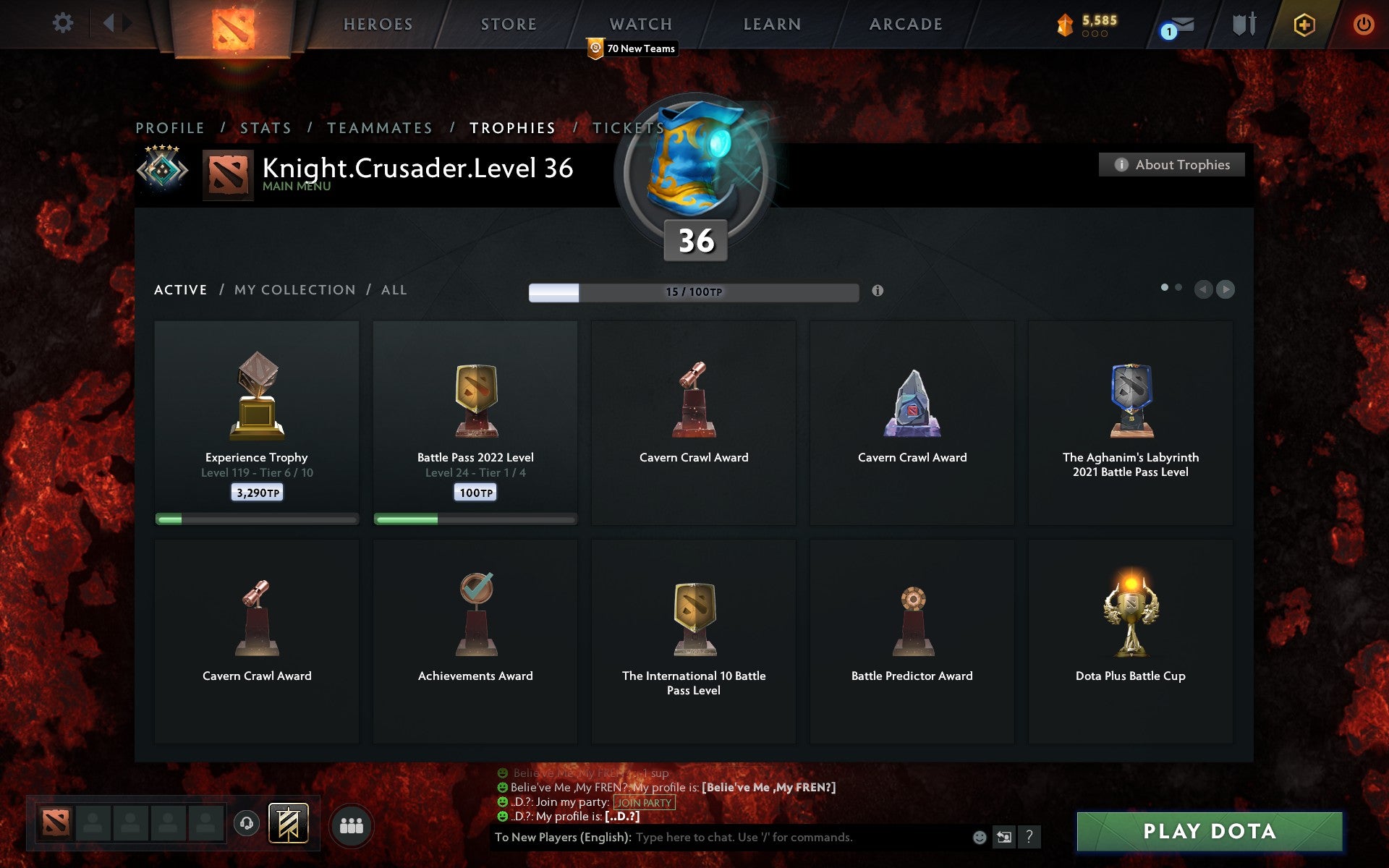Open the settings gear icon

pos(64,23)
